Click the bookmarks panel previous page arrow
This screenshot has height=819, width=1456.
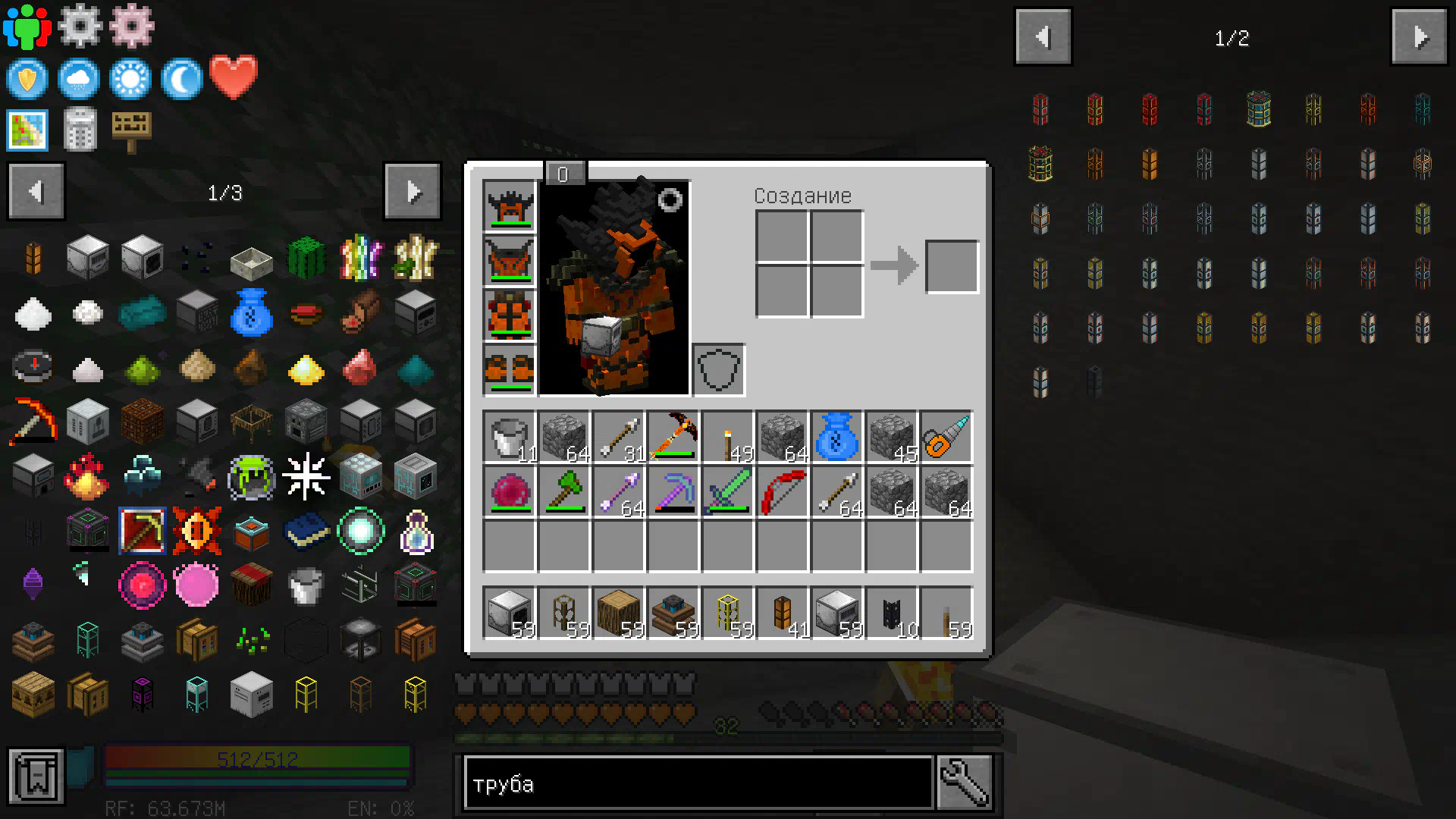coord(36,192)
